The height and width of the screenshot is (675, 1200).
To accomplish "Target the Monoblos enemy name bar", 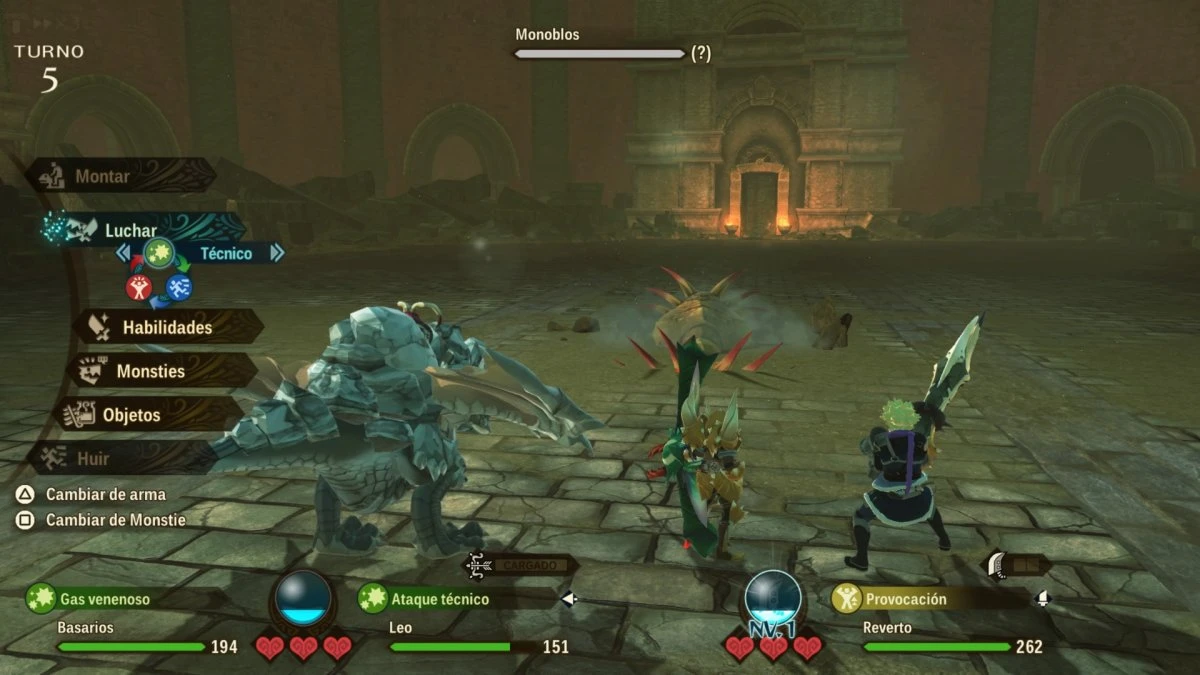I will coord(599,53).
